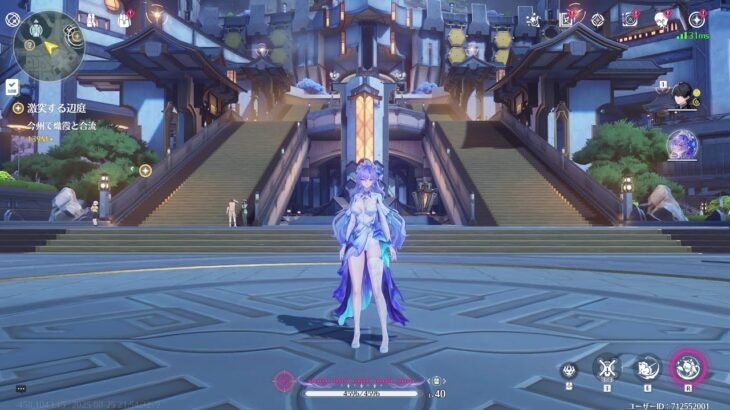The height and width of the screenshot is (410, 730).
Task: Open the compass target icon
Action: click(597, 19)
